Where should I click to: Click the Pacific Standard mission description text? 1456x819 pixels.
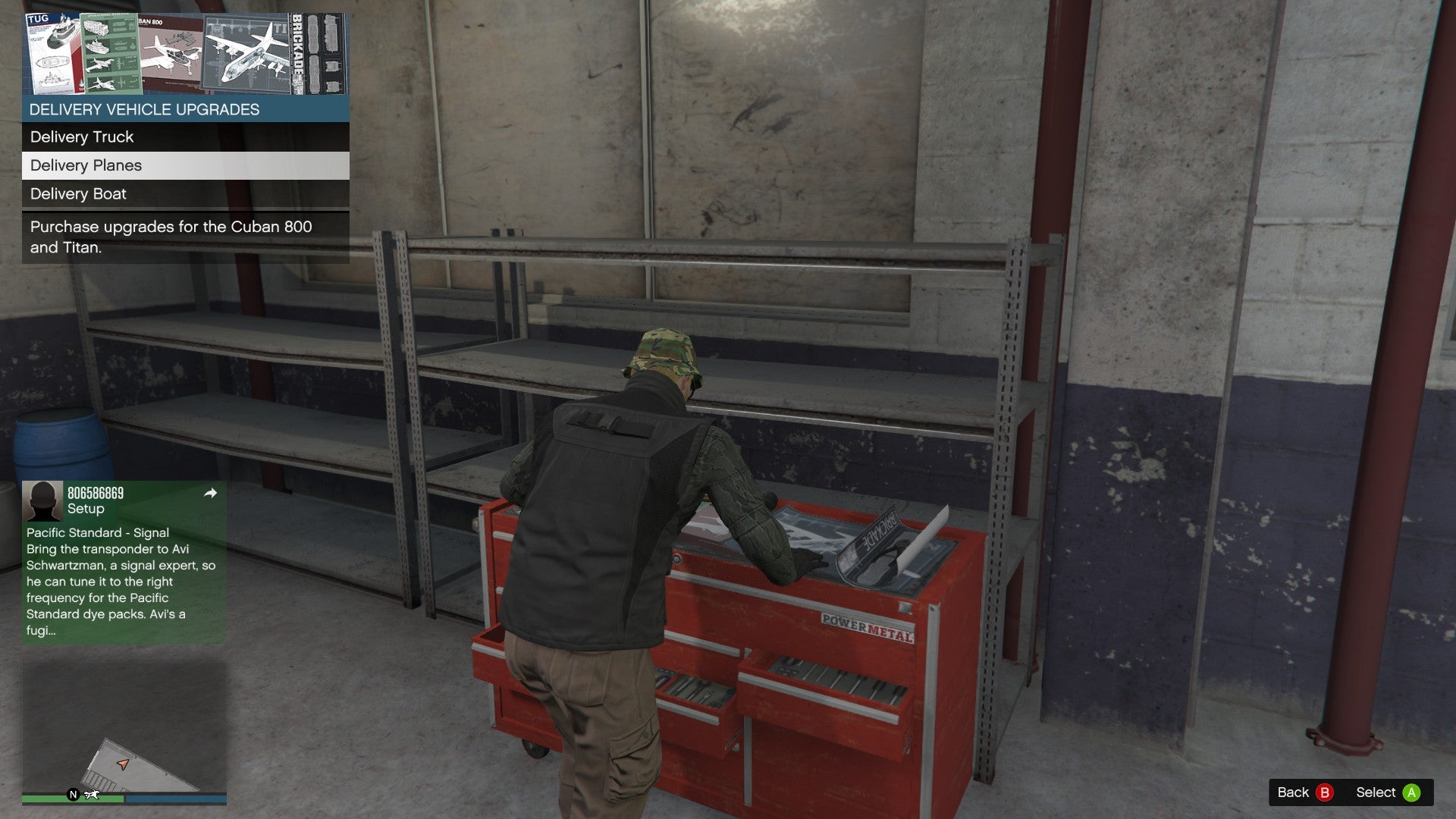click(120, 582)
